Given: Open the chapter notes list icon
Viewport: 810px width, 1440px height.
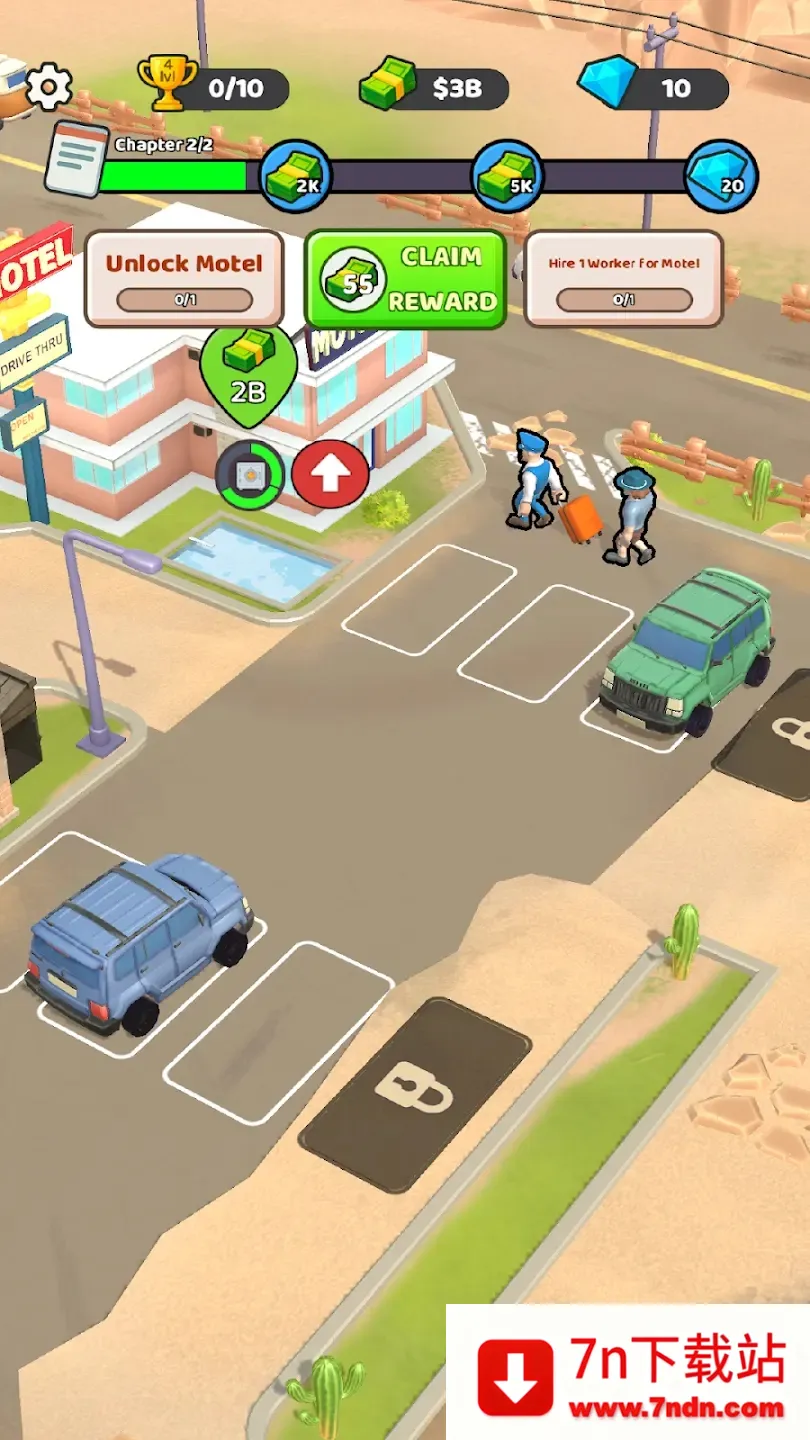Looking at the screenshot, I should (x=75, y=159).
